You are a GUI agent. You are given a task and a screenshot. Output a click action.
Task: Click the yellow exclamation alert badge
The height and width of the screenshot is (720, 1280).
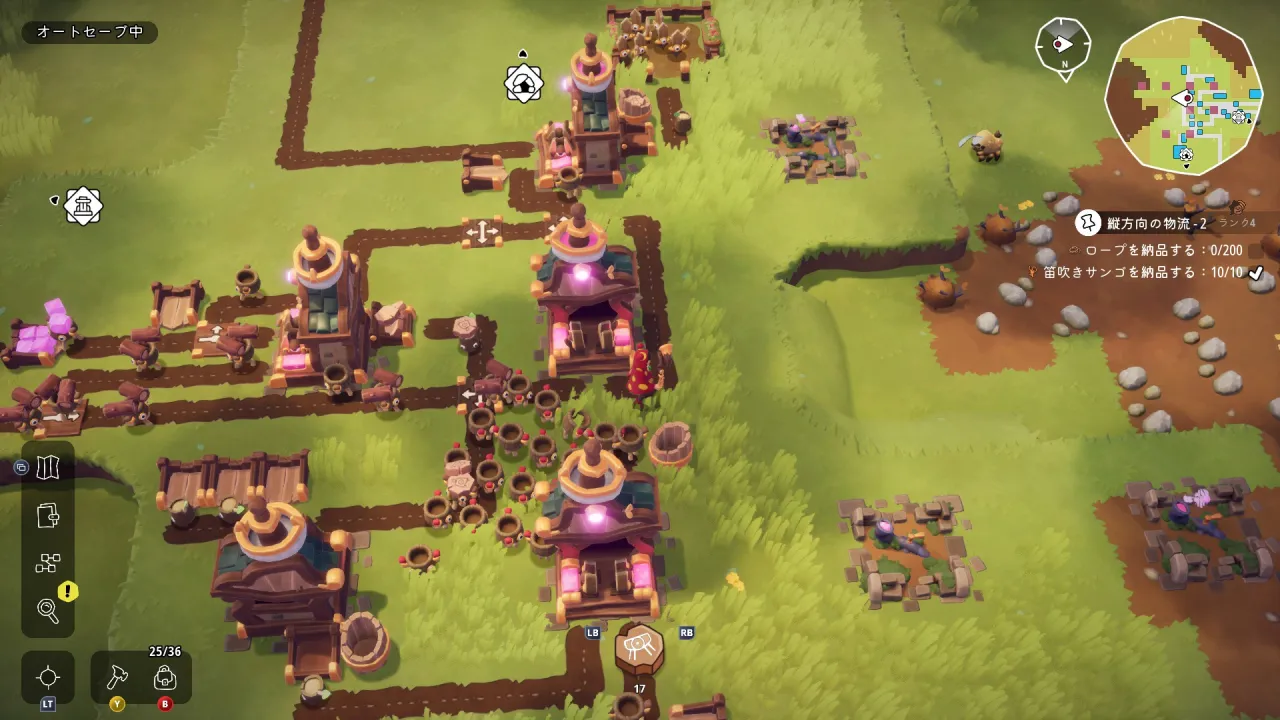[68, 591]
